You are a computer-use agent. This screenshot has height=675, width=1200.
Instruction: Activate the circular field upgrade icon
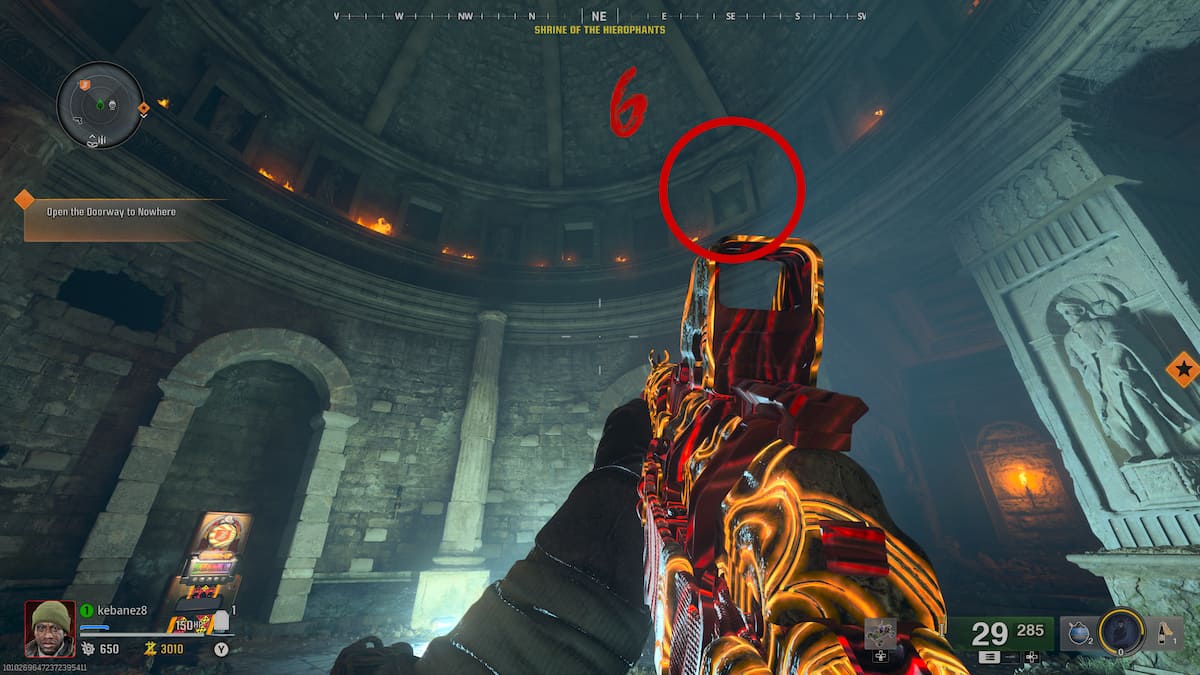click(x=1120, y=632)
